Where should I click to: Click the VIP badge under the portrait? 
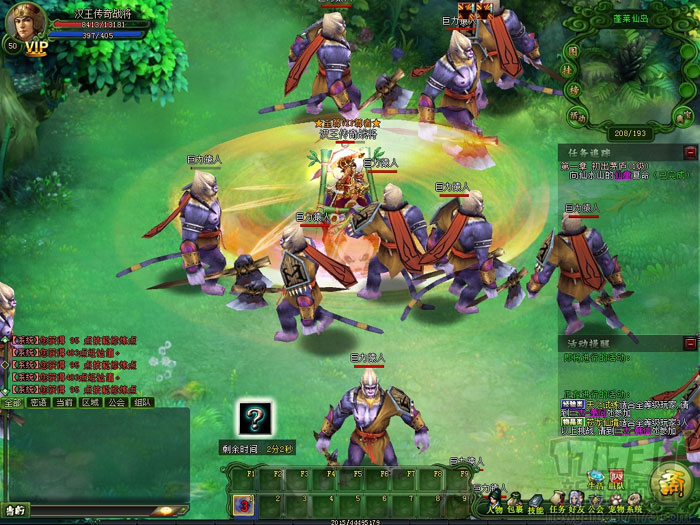click(37, 47)
